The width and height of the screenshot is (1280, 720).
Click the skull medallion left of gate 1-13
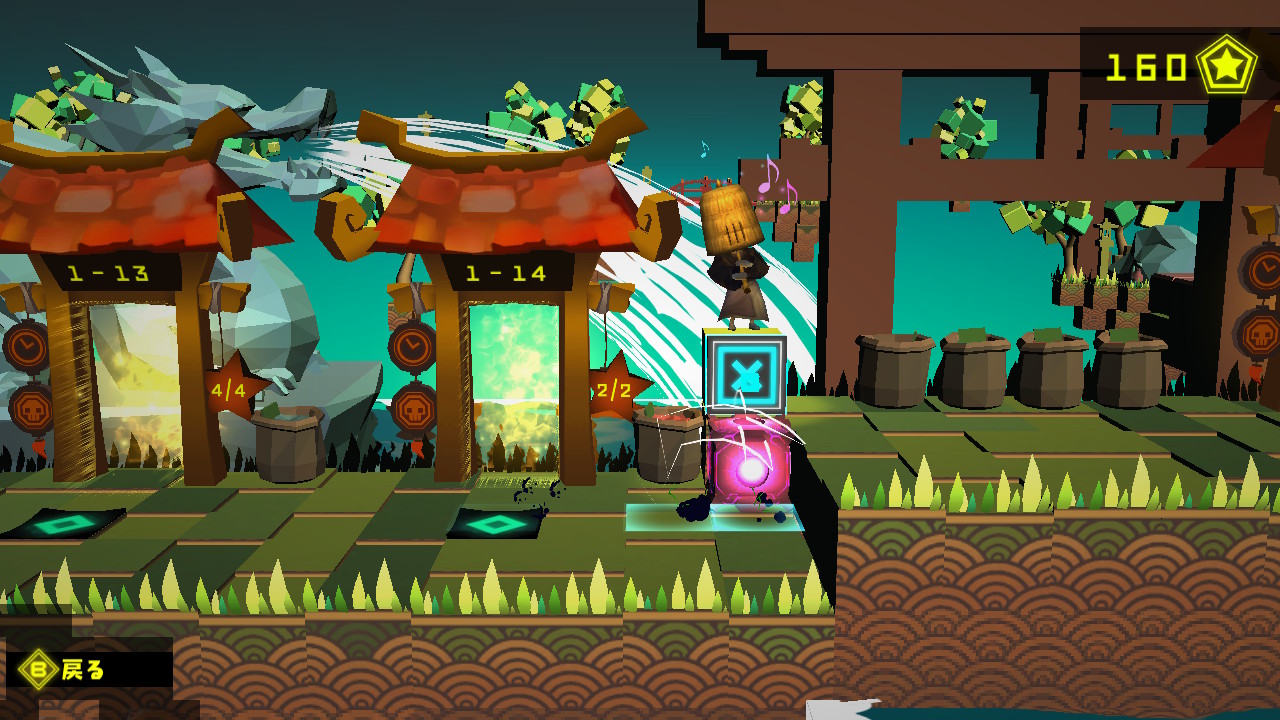[32, 411]
